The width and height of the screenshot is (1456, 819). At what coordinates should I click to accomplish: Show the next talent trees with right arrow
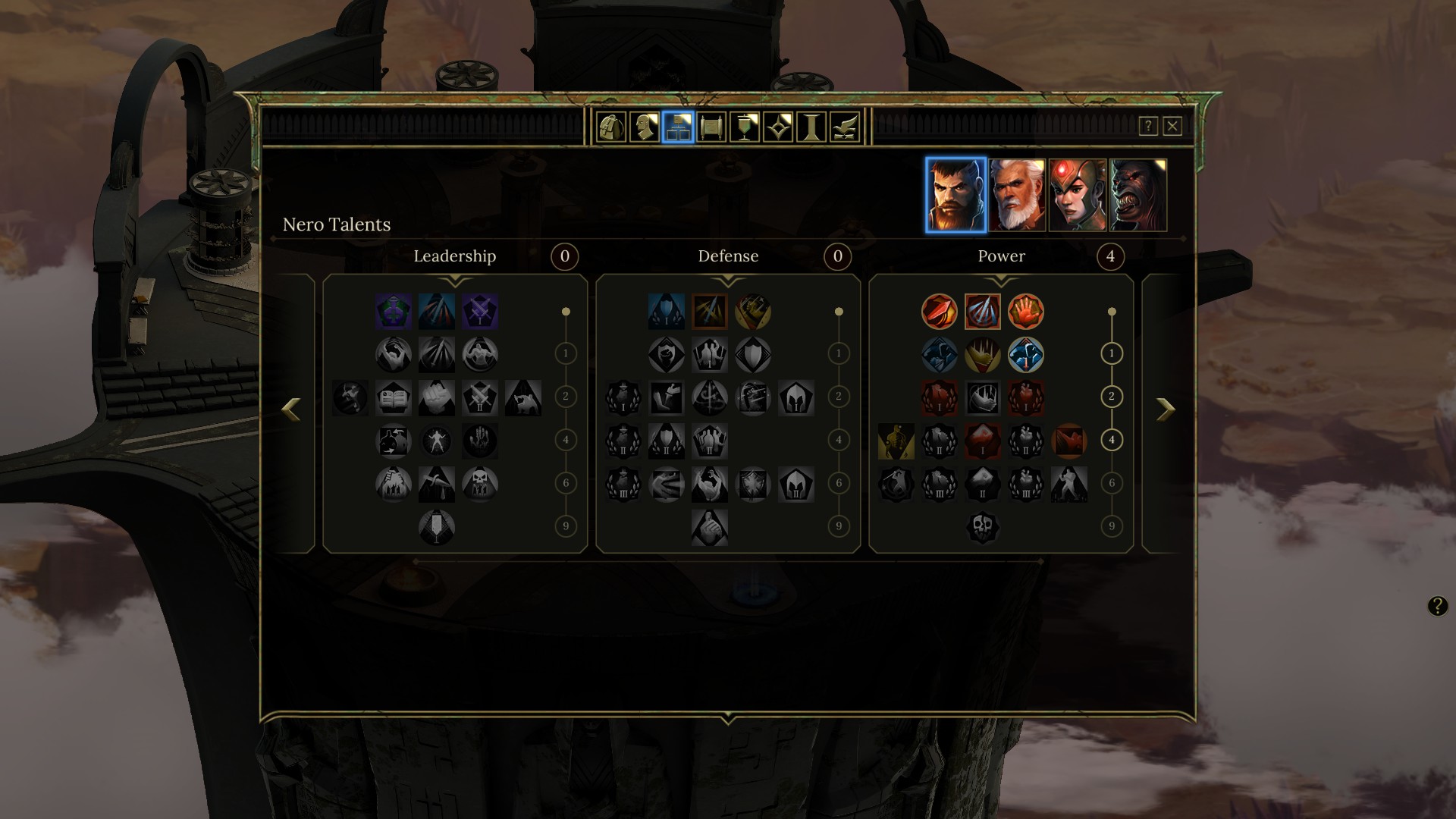click(x=1166, y=409)
